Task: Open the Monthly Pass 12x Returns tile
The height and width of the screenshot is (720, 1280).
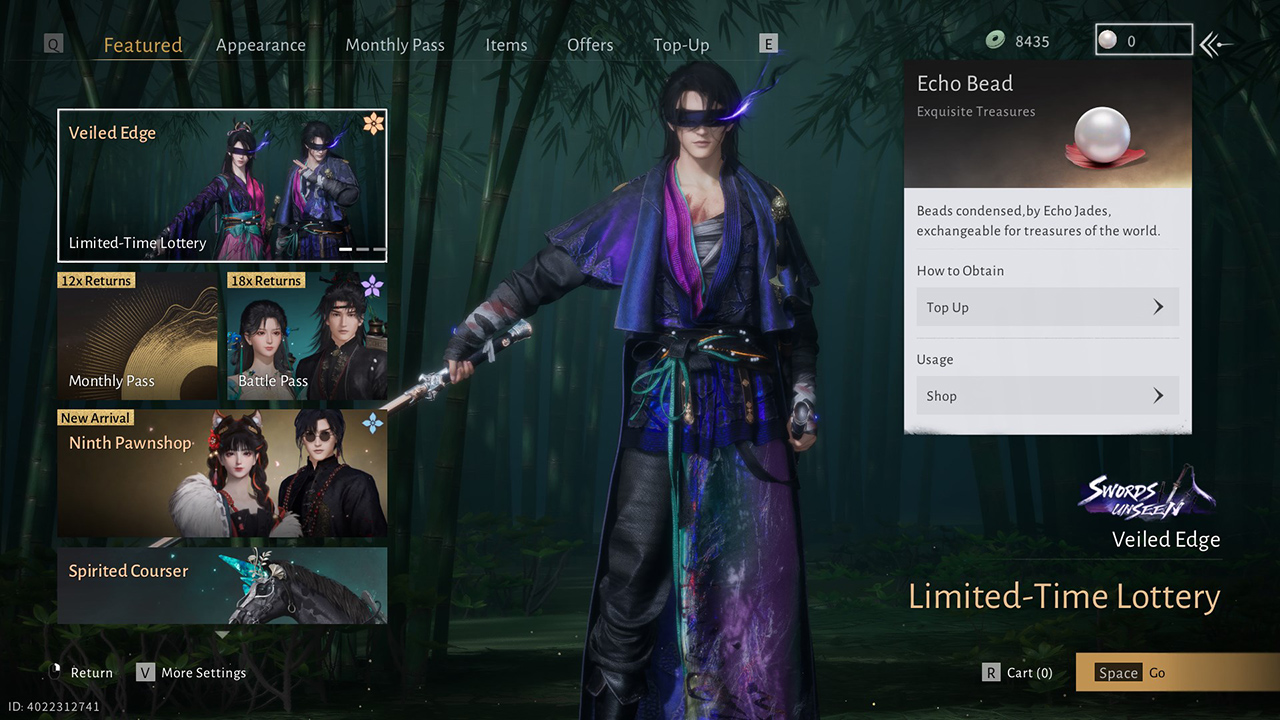Action: 137,336
